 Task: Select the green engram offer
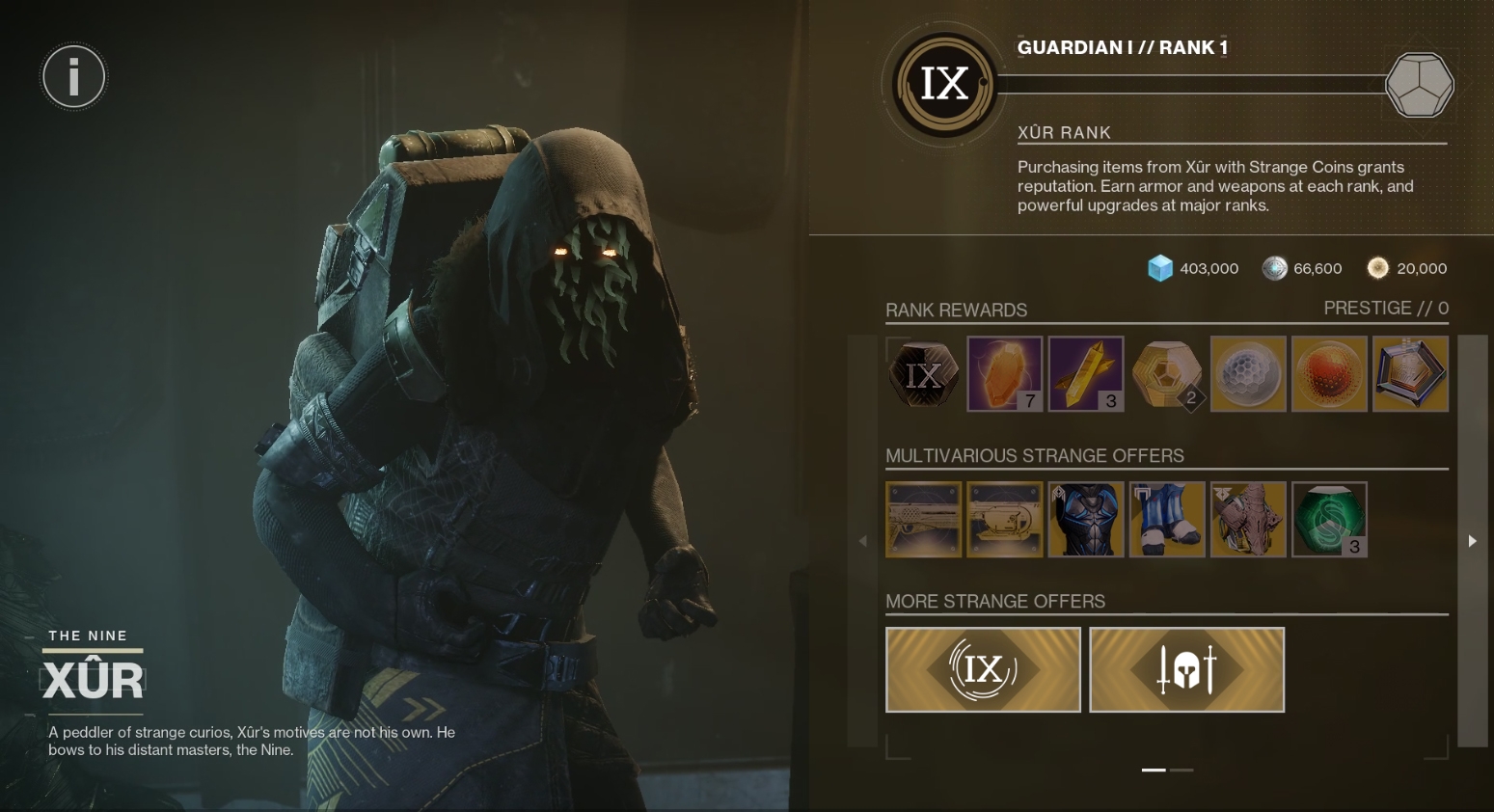click(x=1329, y=520)
